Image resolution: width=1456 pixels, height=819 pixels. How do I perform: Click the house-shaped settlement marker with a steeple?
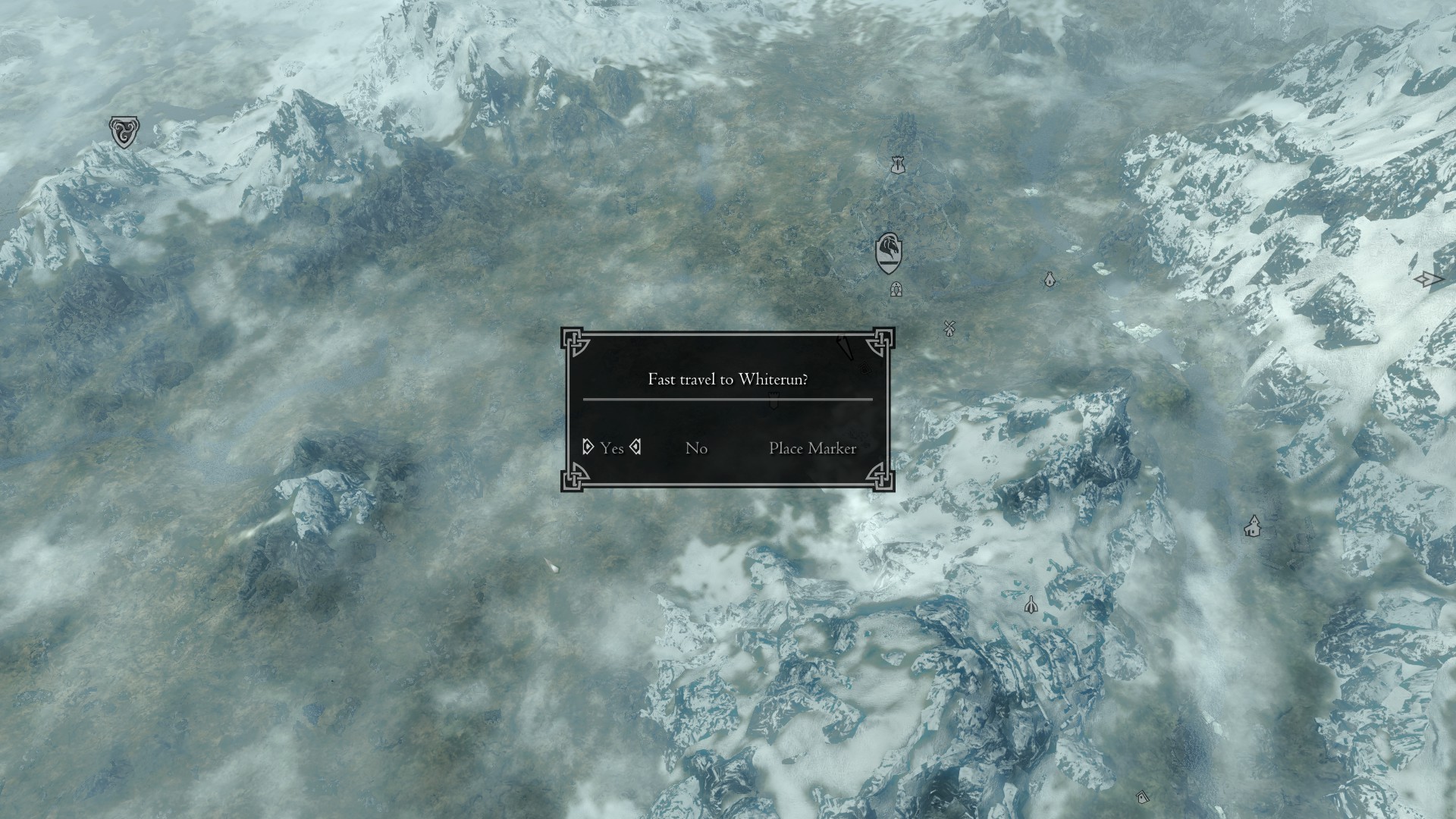(x=1253, y=526)
